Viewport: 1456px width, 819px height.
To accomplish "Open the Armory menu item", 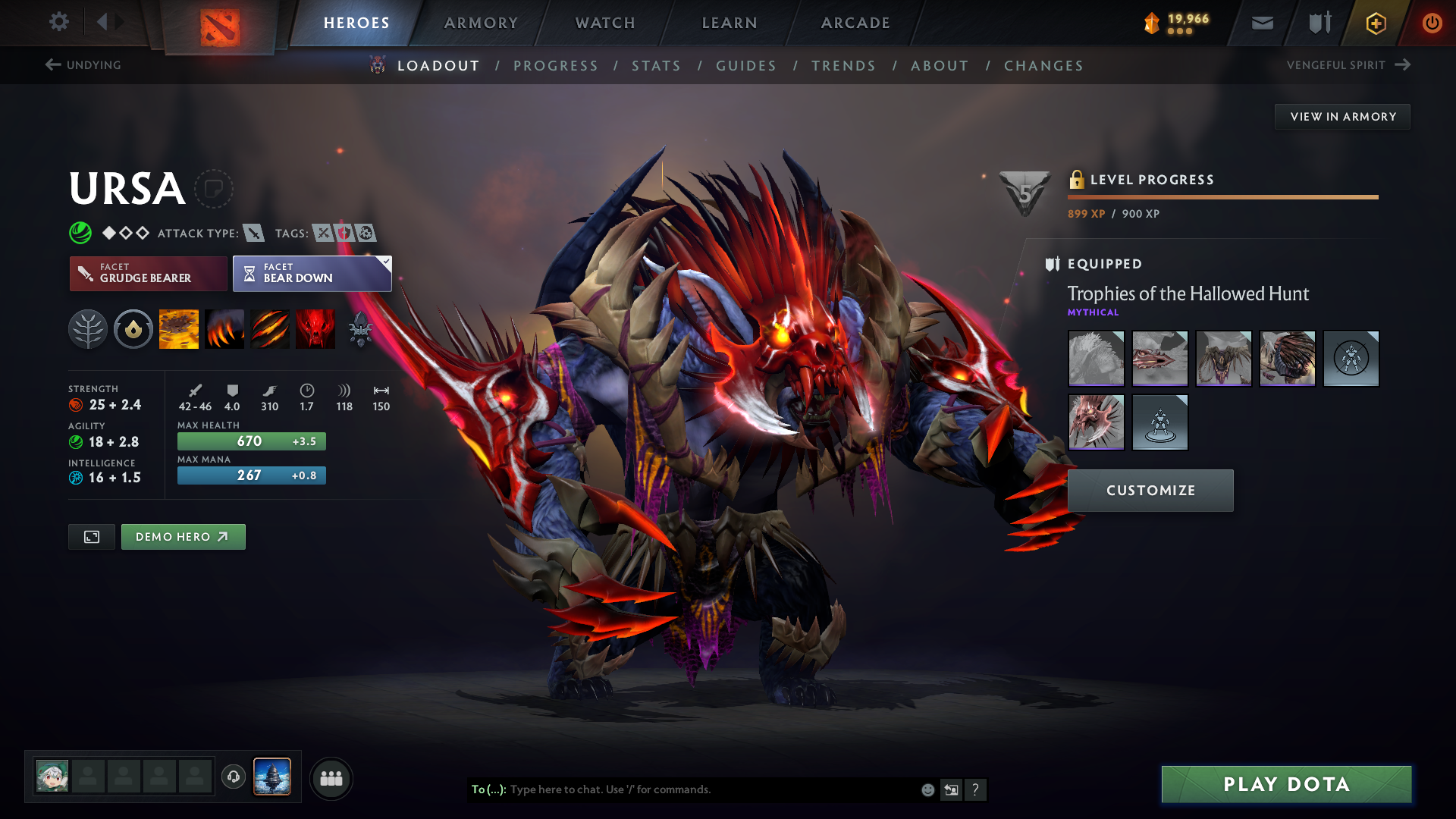I will tap(480, 23).
